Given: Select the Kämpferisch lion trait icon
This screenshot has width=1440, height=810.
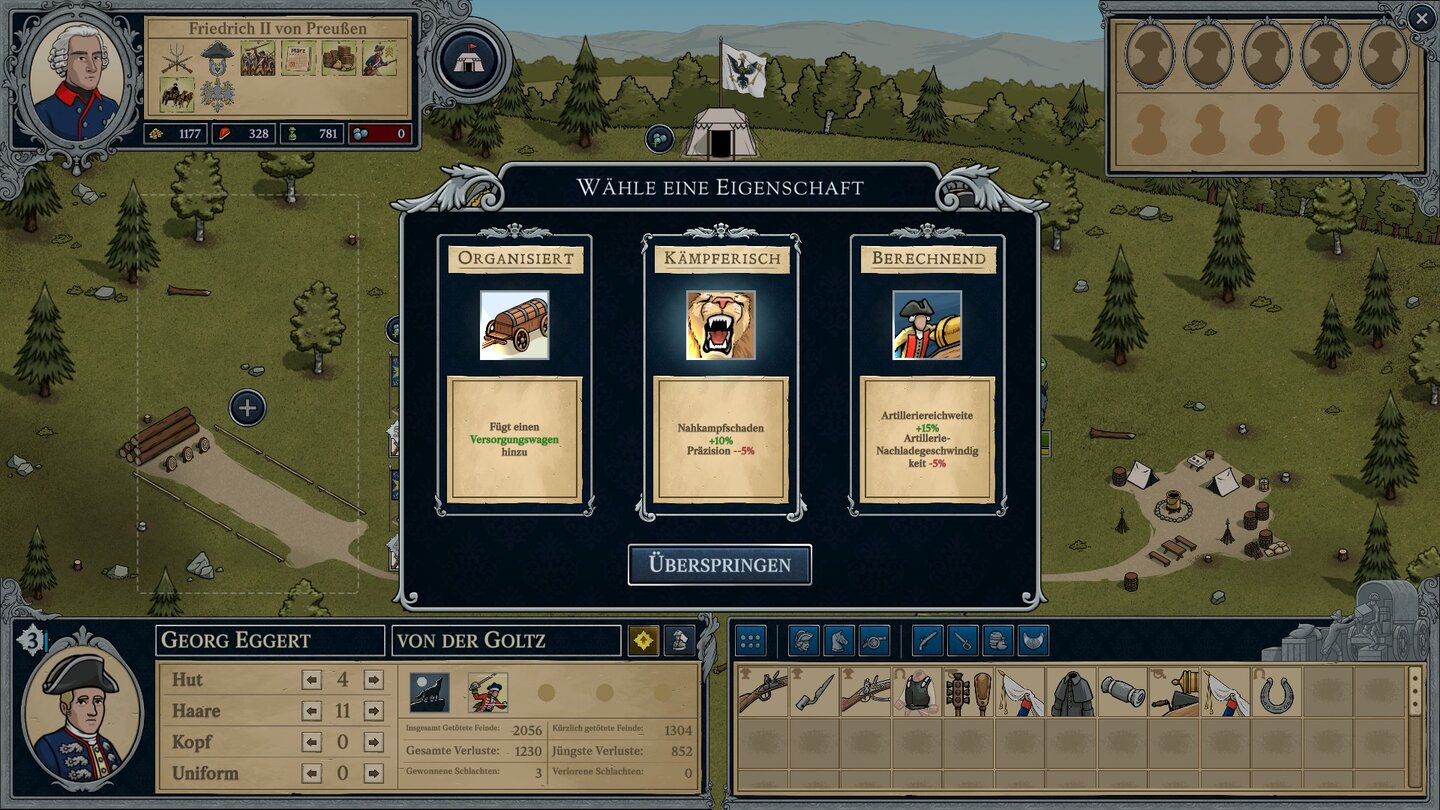Looking at the screenshot, I should pyautogui.click(x=720, y=324).
